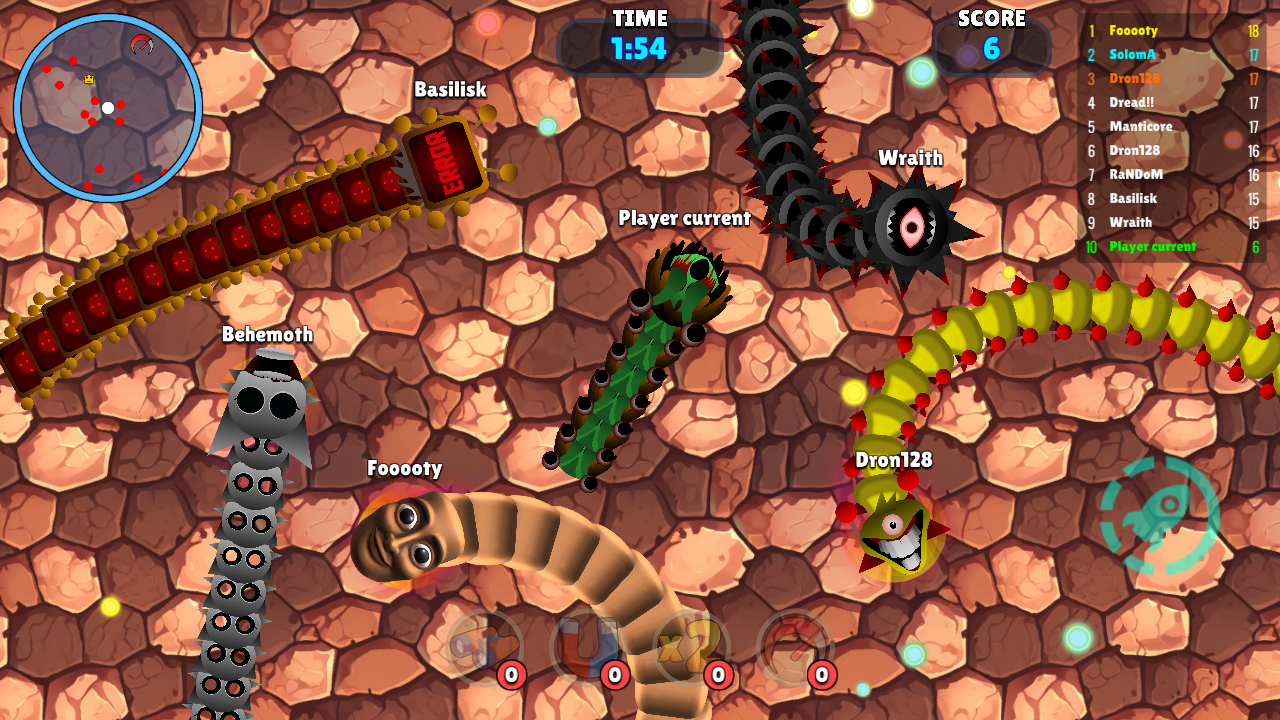The height and width of the screenshot is (720, 1280).
Task: Click the magnet power-up's red counter badge
Action: click(x=614, y=674)
